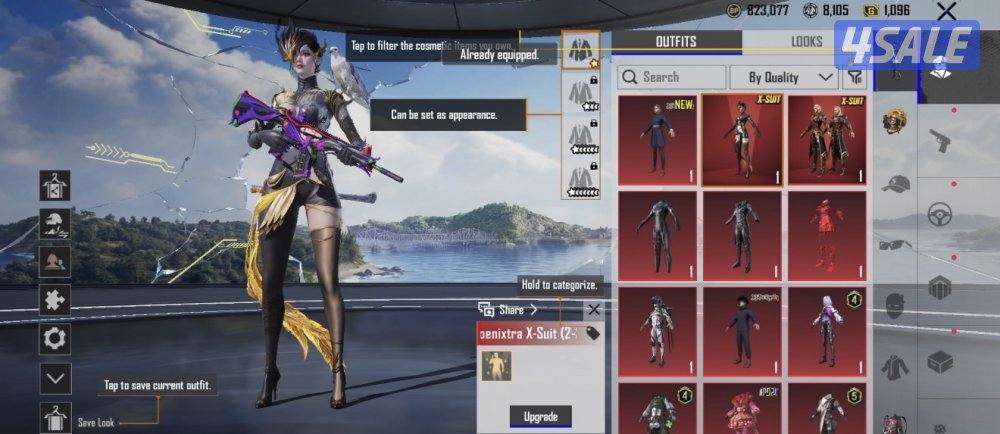Open the steering wheel vehicle category
This screenshot has width=1000, height=434.
[x=939, y=214]
